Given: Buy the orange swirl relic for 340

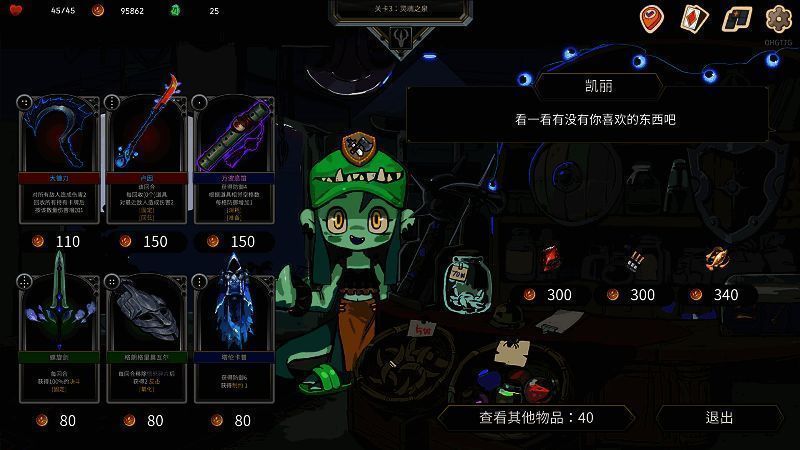Looking at the screenshot, I should click(x=716, y=260).
